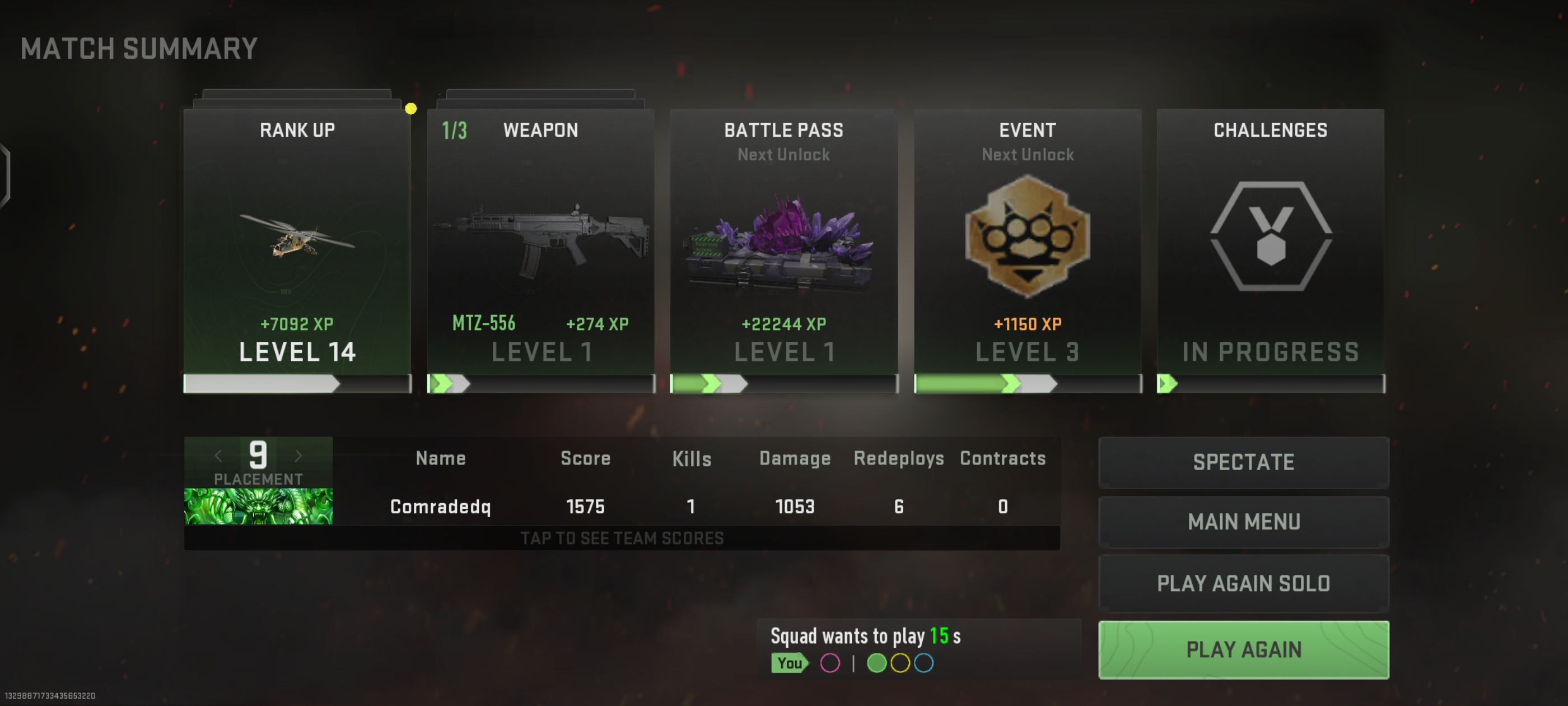The height and width of the screenshot is (706, 1568).
Task: Select Comradedq's score row
Action: (696, 507)
